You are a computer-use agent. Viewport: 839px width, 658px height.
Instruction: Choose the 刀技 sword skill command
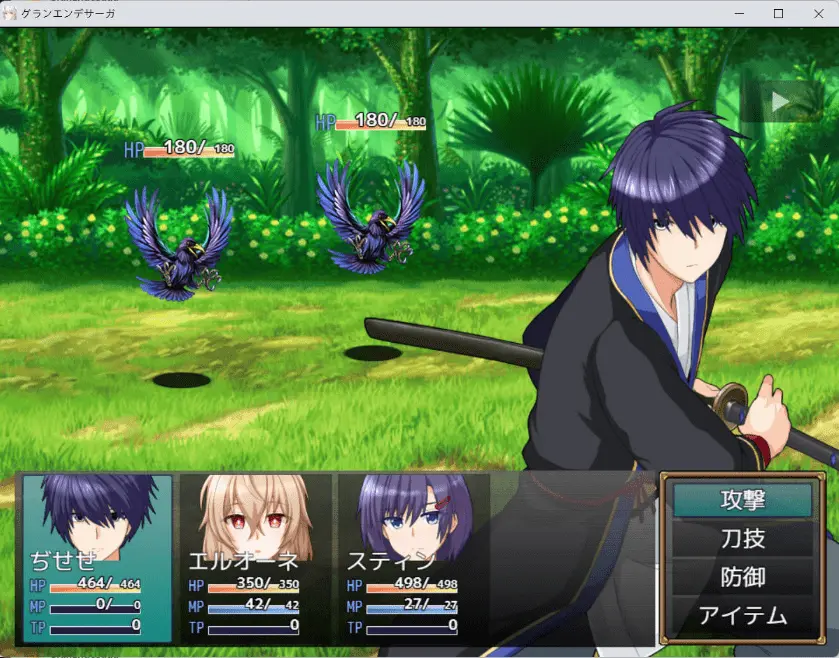tap(742, 538)
